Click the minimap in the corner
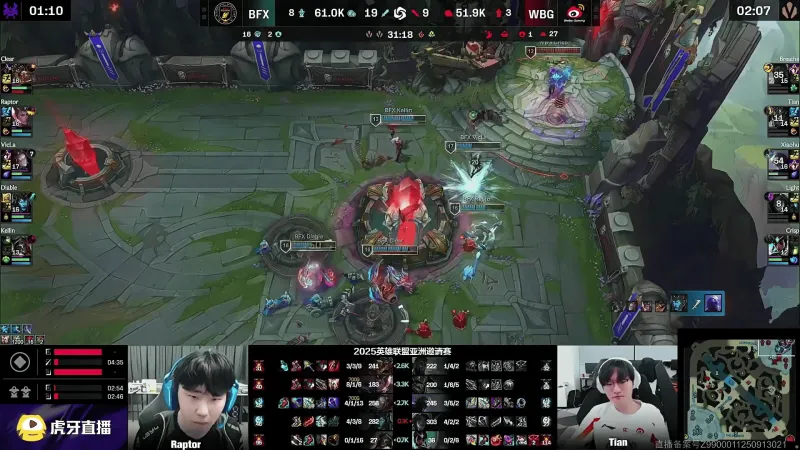This screenshot has height=450, width=800. coord(739,385)
